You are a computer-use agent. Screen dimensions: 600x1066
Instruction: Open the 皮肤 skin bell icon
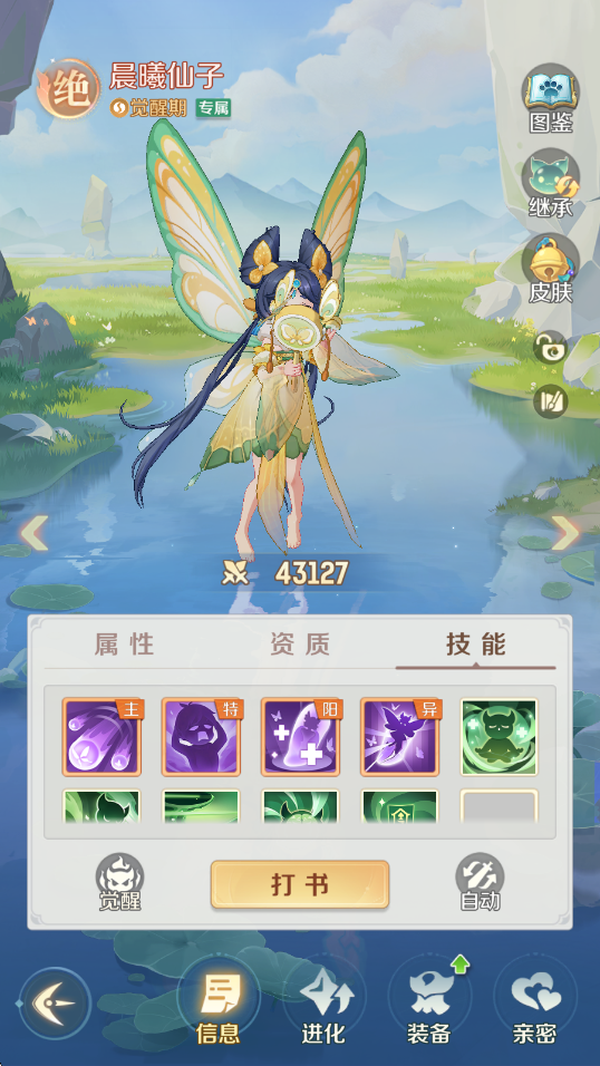550,266
